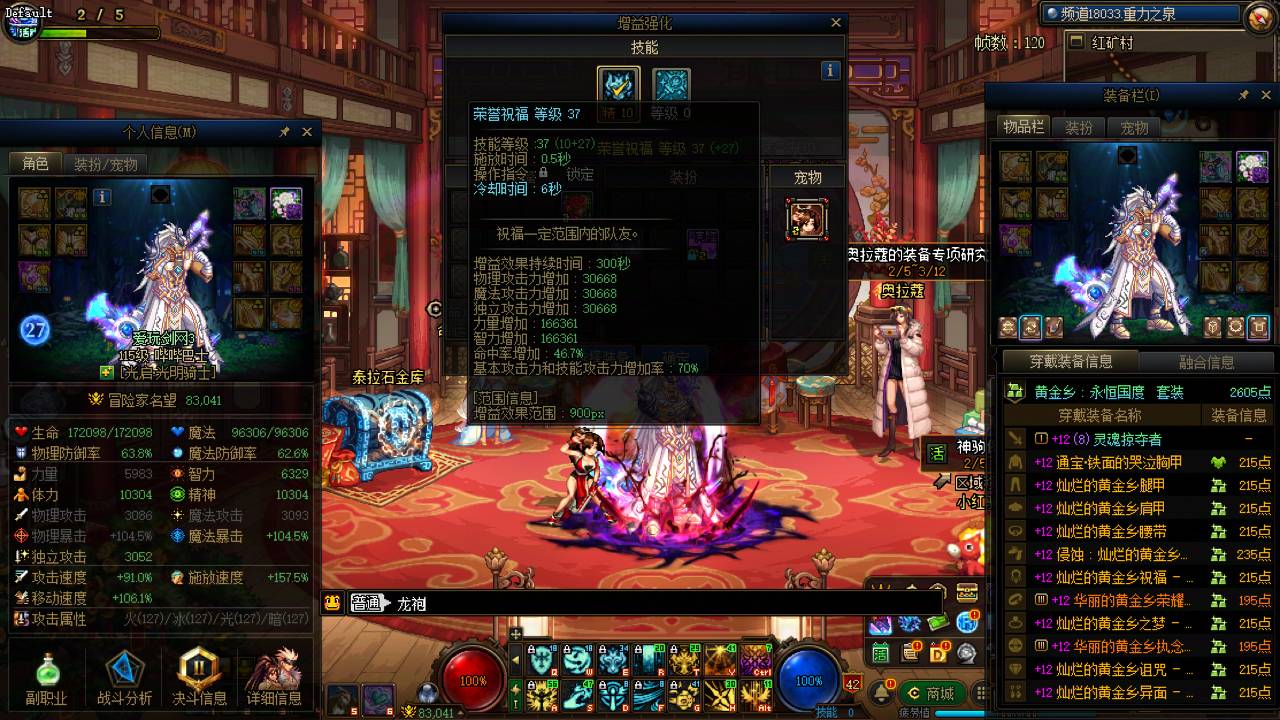Open the green 活 activity calendar icon

coord(881,652)
